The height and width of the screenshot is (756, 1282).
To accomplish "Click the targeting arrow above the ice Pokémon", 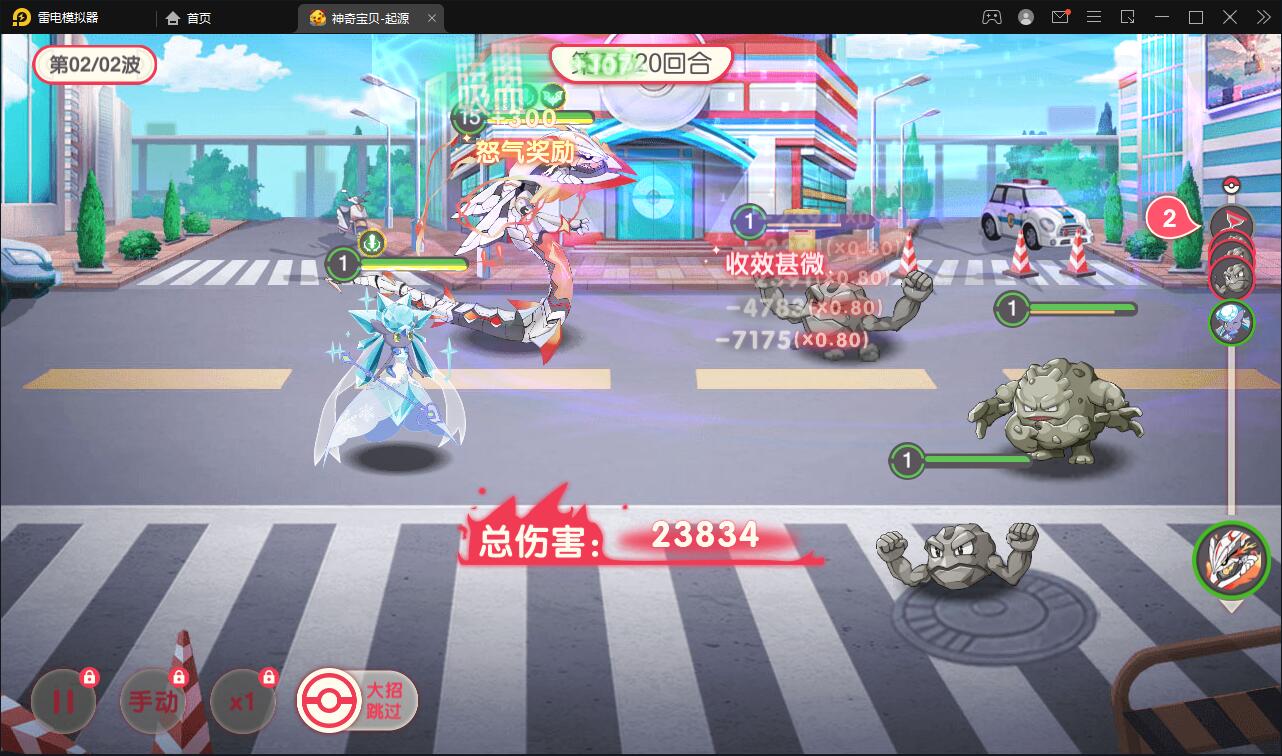I will click(370, 241).
